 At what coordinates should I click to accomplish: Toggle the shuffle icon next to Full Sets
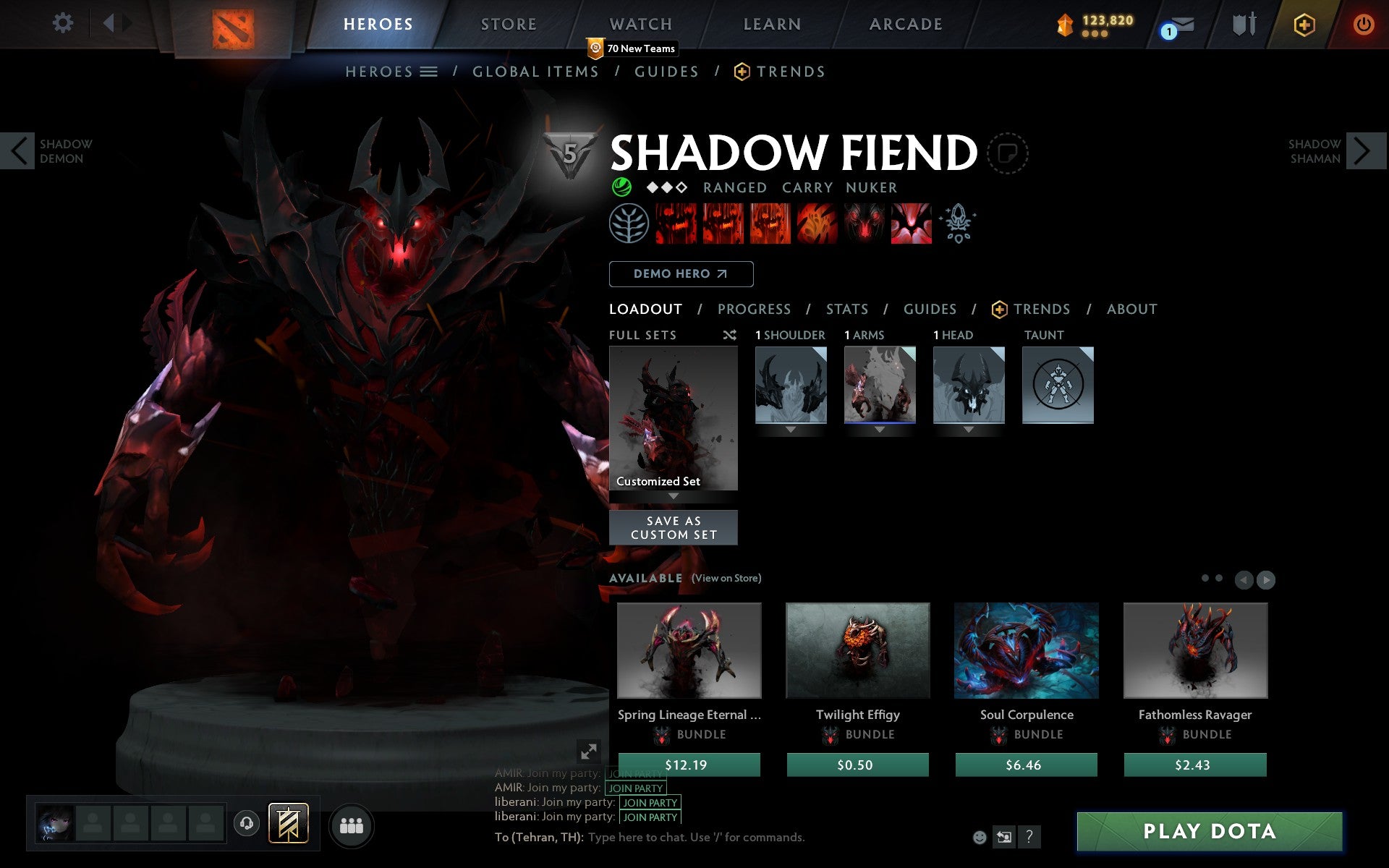730,335
